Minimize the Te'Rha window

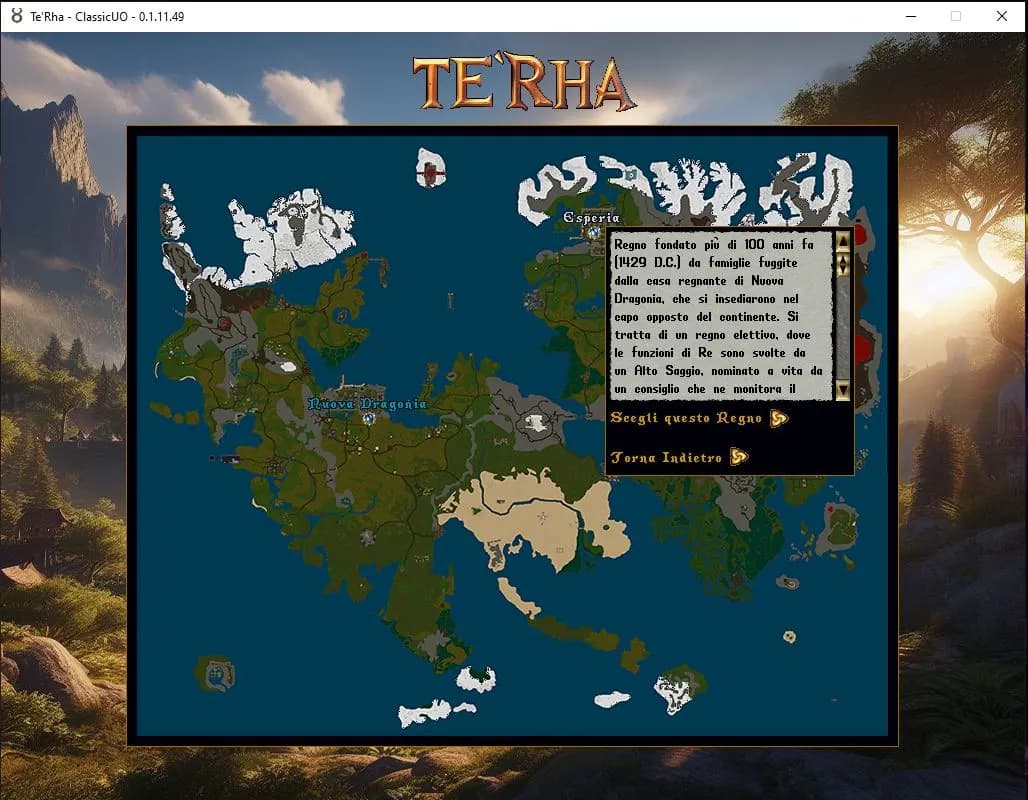910,16
